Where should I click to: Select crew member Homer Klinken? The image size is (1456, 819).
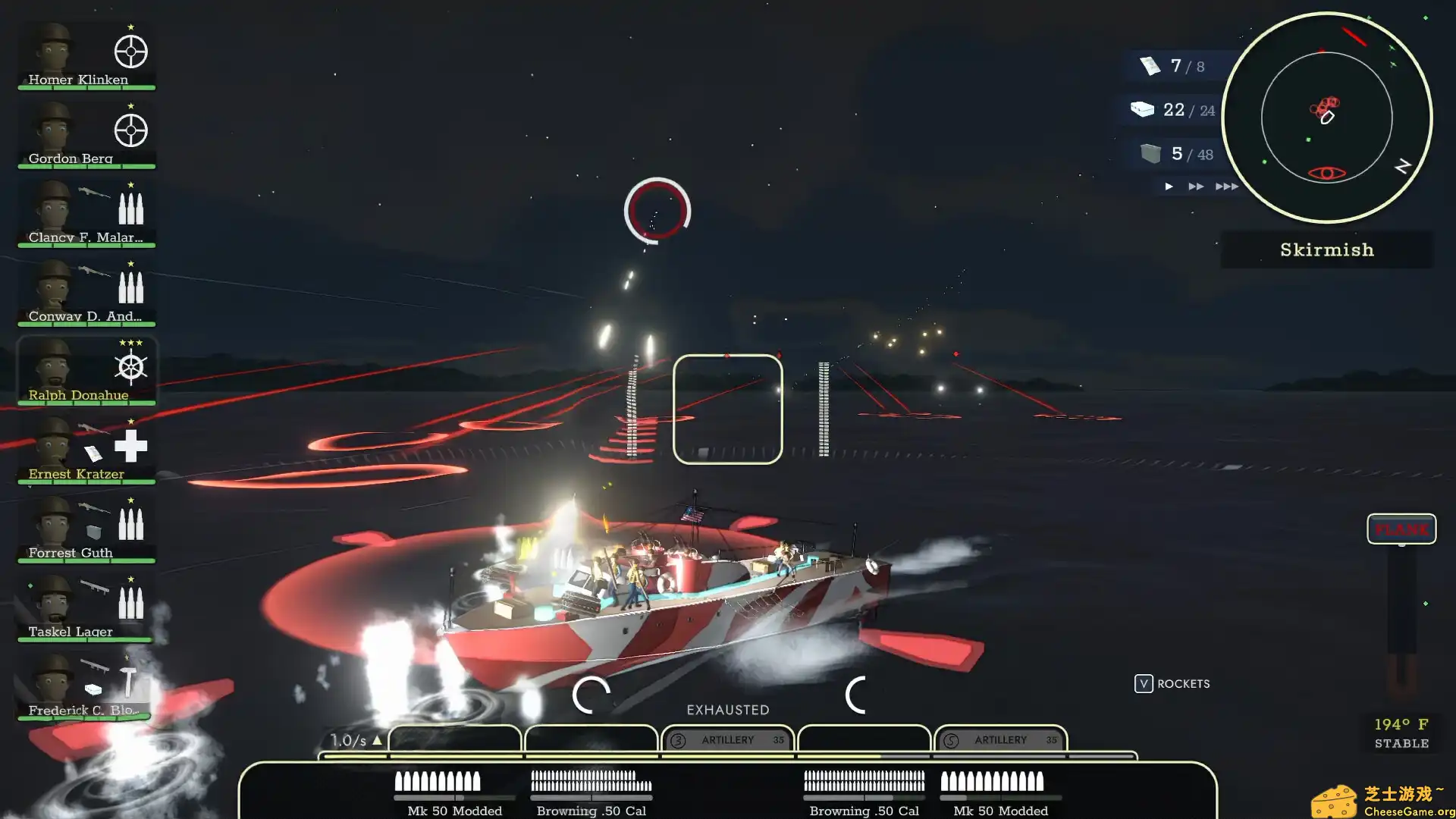click(86, 55)
